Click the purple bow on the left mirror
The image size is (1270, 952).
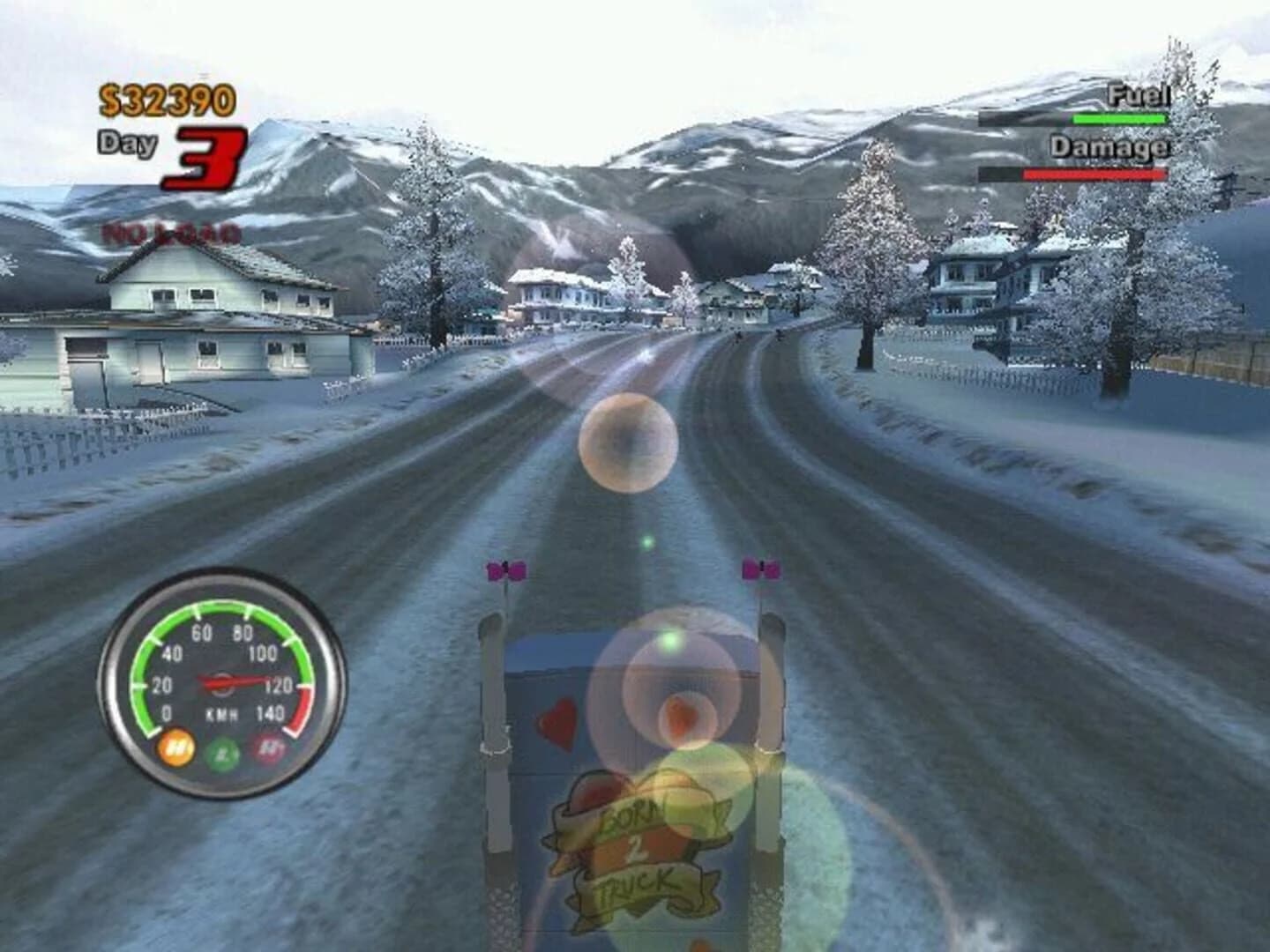pyautogui.click(x=505, y=569)
